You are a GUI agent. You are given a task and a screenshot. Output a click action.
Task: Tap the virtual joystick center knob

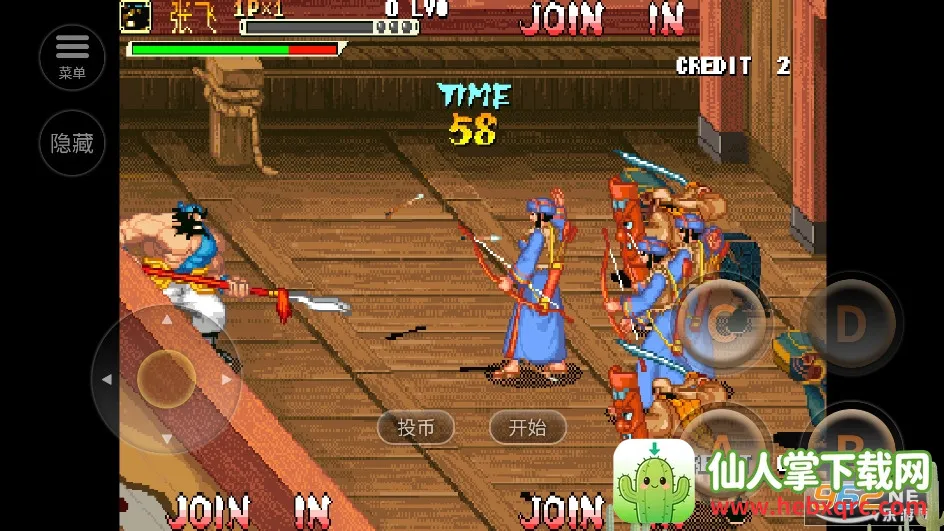166,379
